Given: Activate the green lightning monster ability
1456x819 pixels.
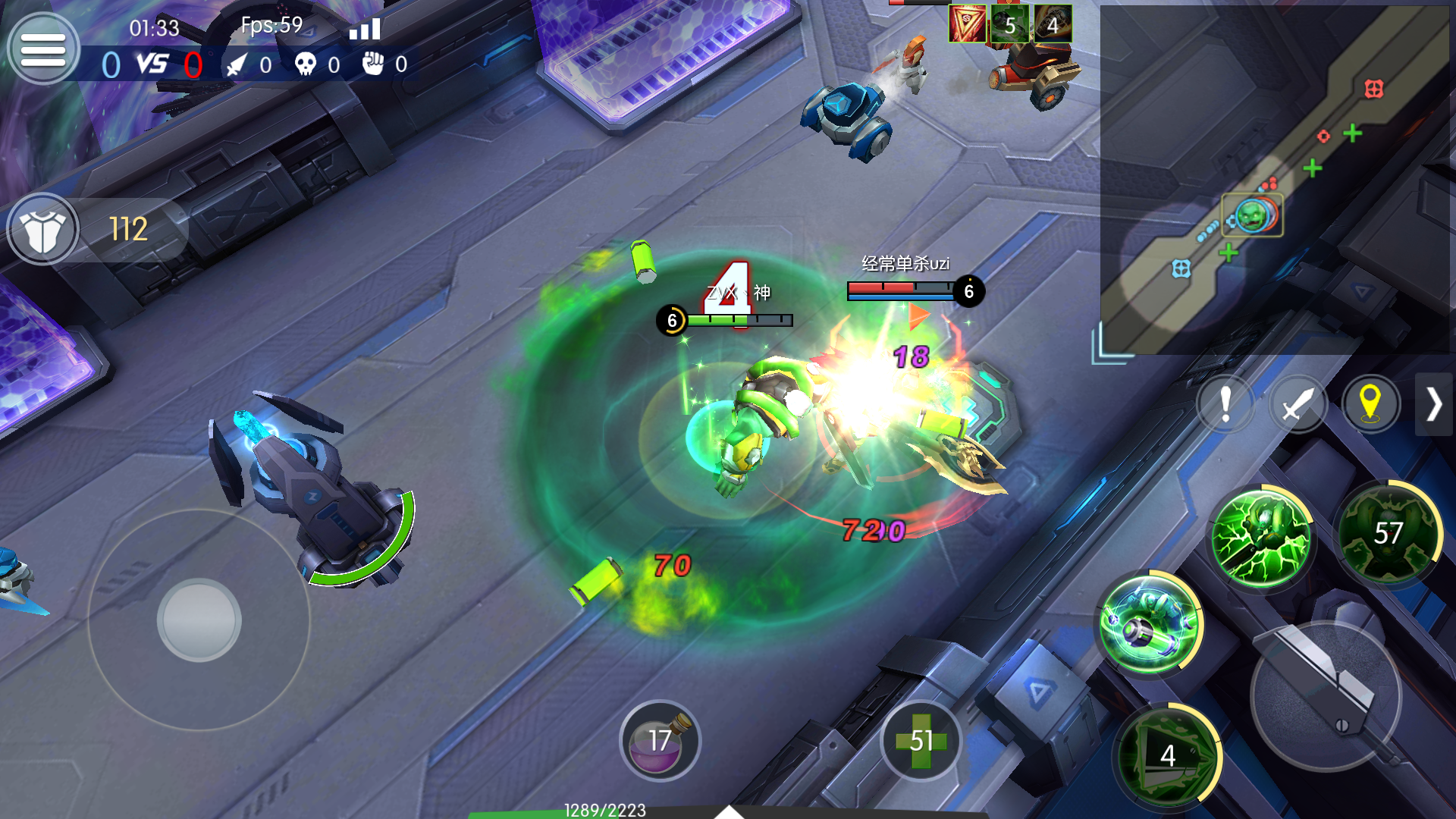Looking at the screenshot, I should pyautogui.click(x=1260, y=538).
